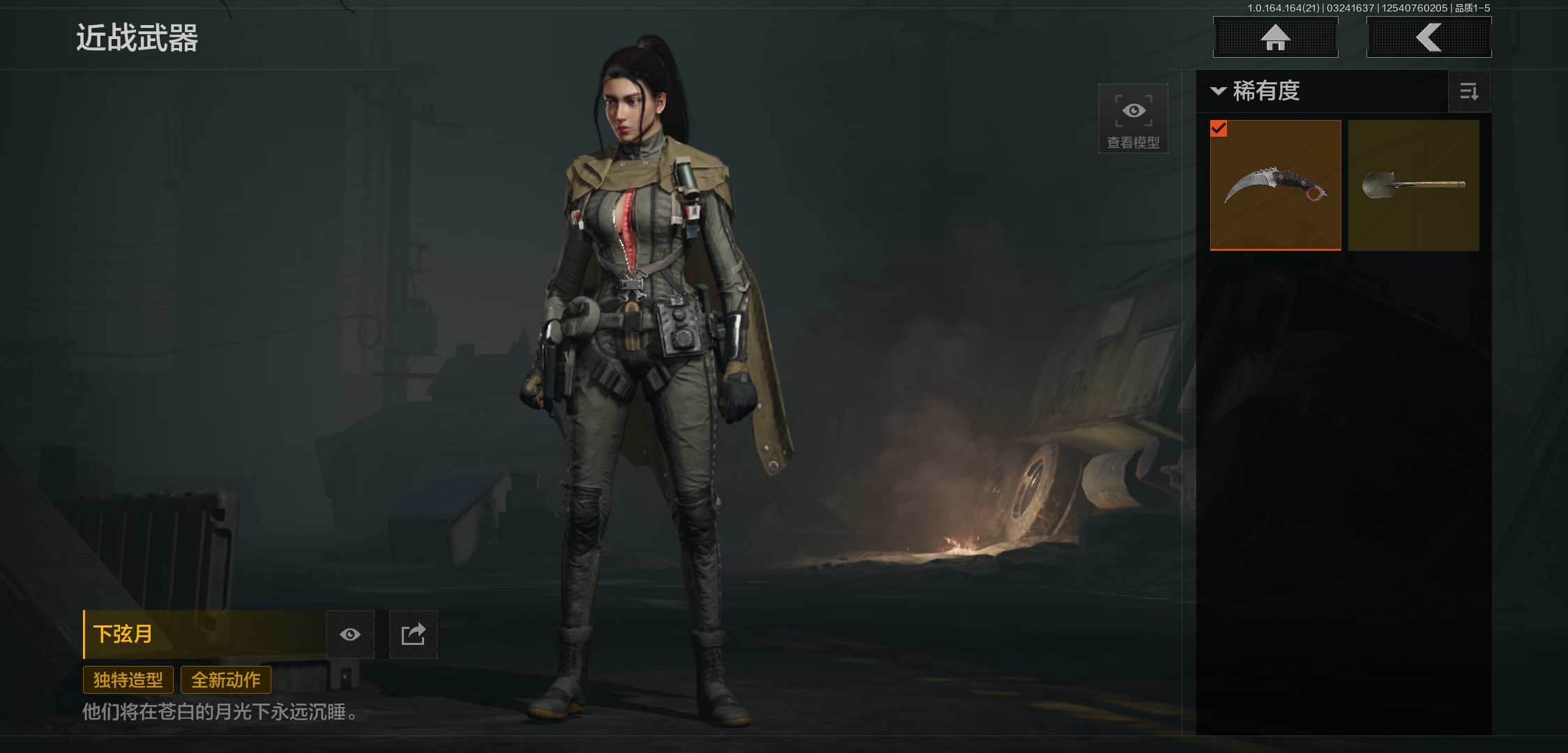Share the 下弦月 weapon skin
Screen dimensions: 1568x753
click(413, 634)
